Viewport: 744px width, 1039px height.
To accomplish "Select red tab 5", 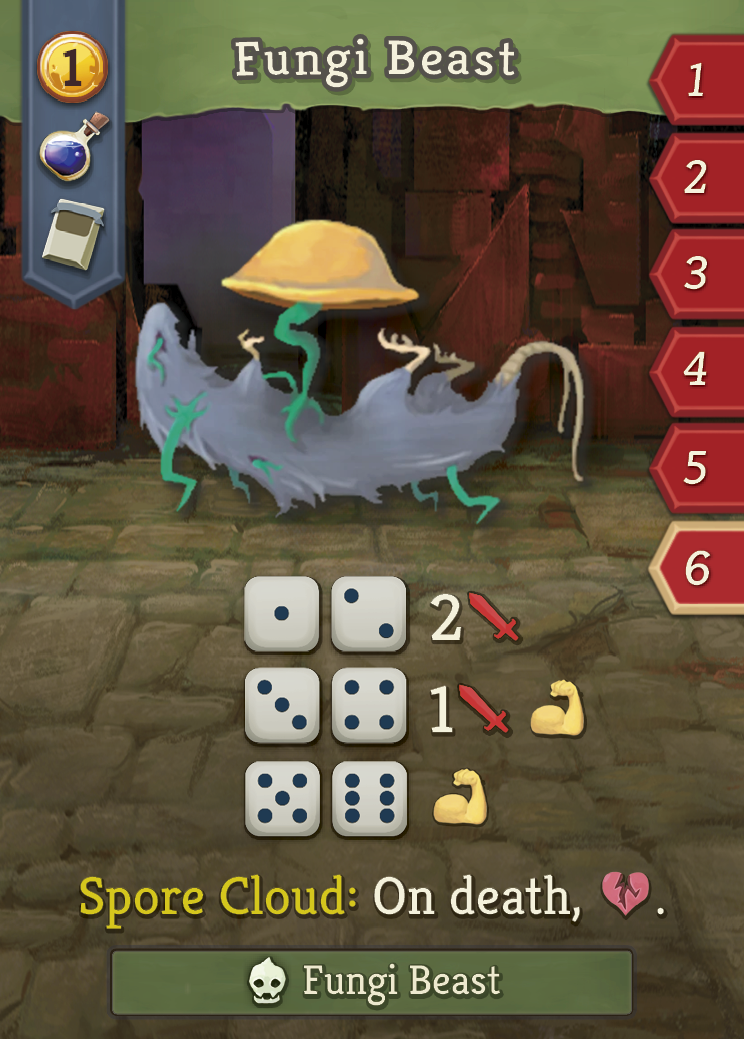I will 698,467.
